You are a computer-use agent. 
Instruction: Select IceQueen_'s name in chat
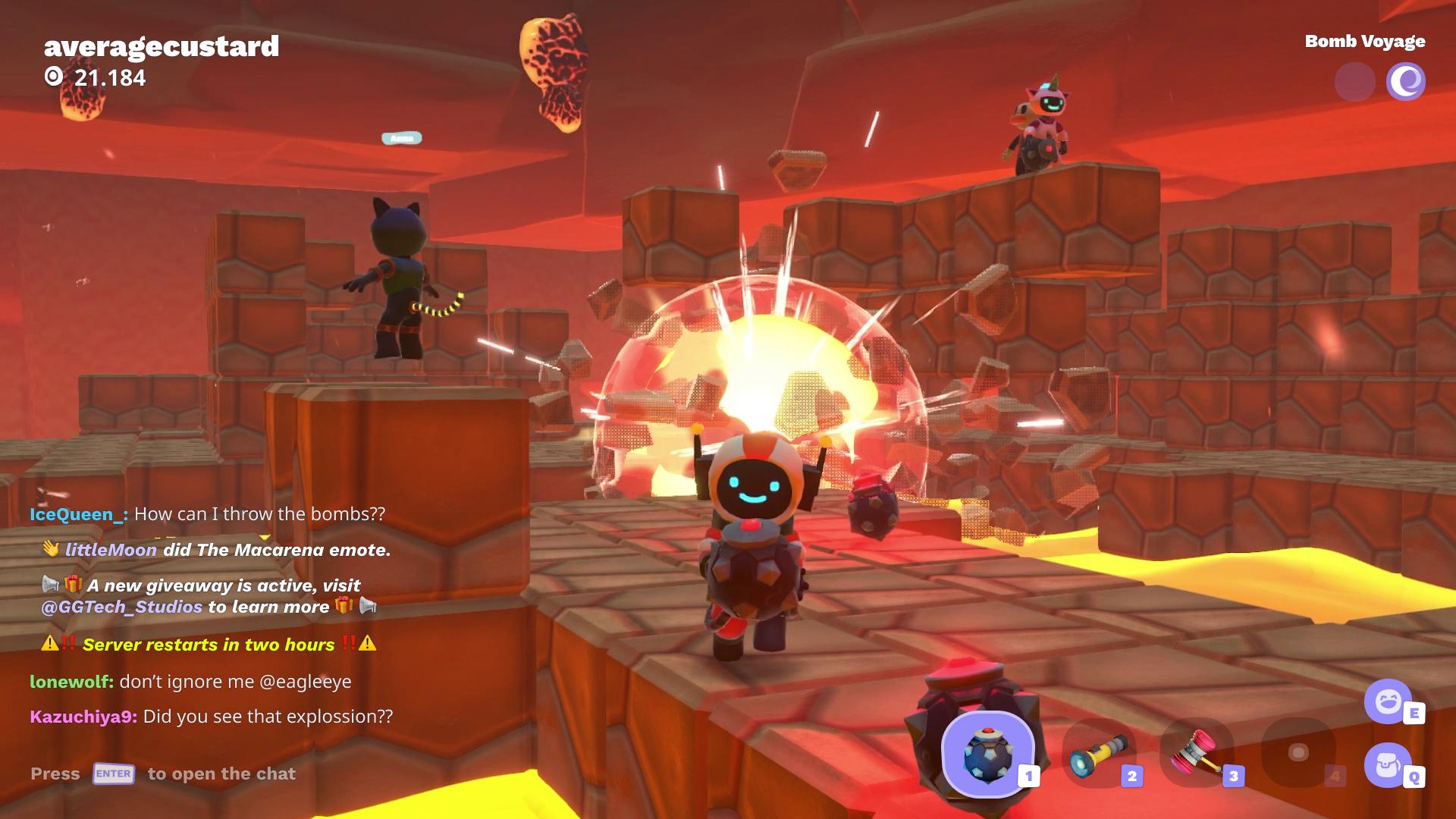[78, 514]
